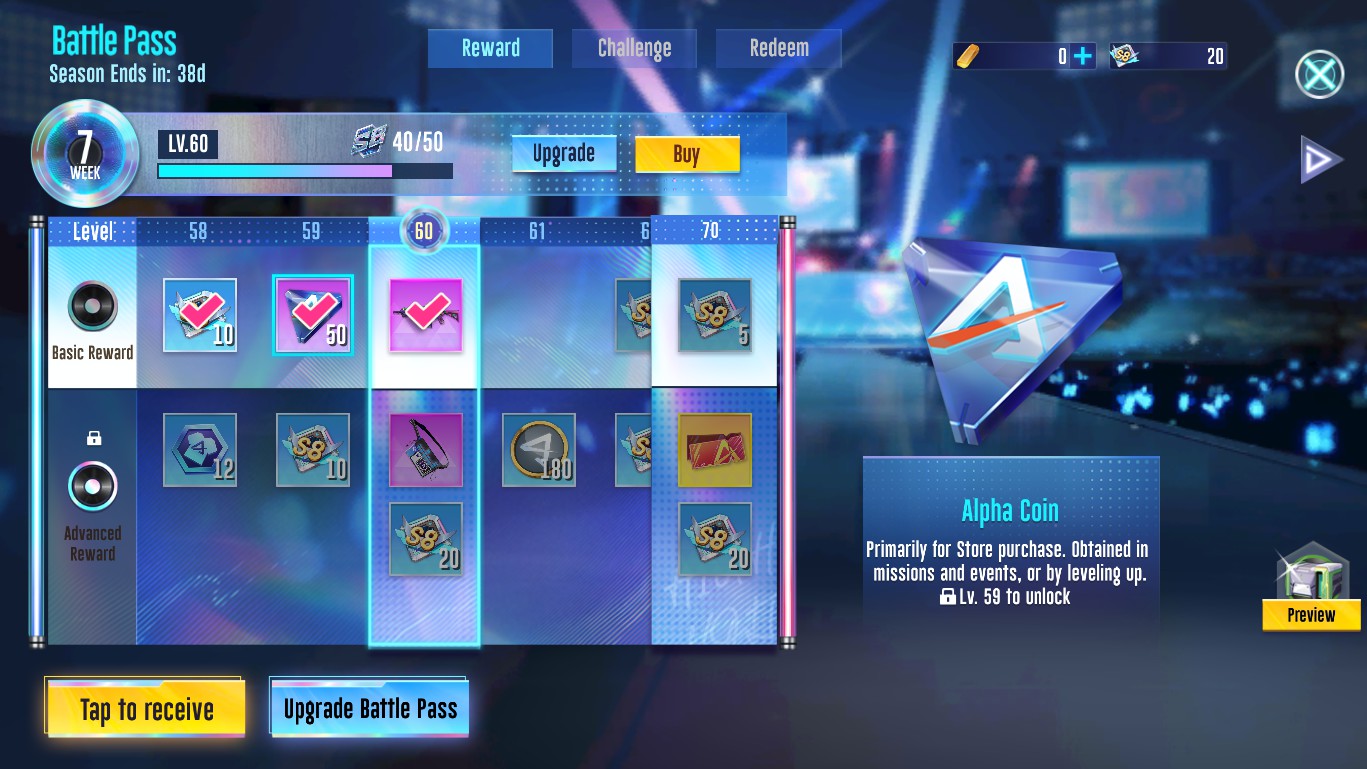The width and height of the screenshot is (1367, 769).
Task: Switch to the Redeem tab
Action: (779, 48)
